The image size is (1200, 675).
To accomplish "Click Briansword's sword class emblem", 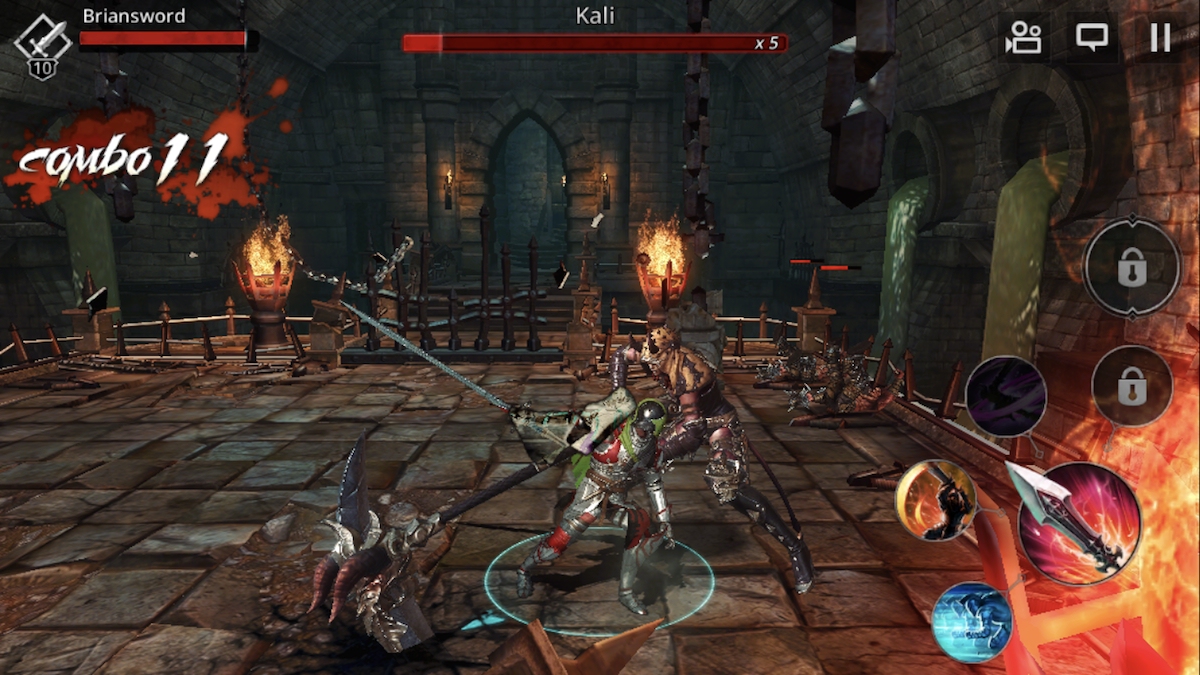I will point(42,42).
